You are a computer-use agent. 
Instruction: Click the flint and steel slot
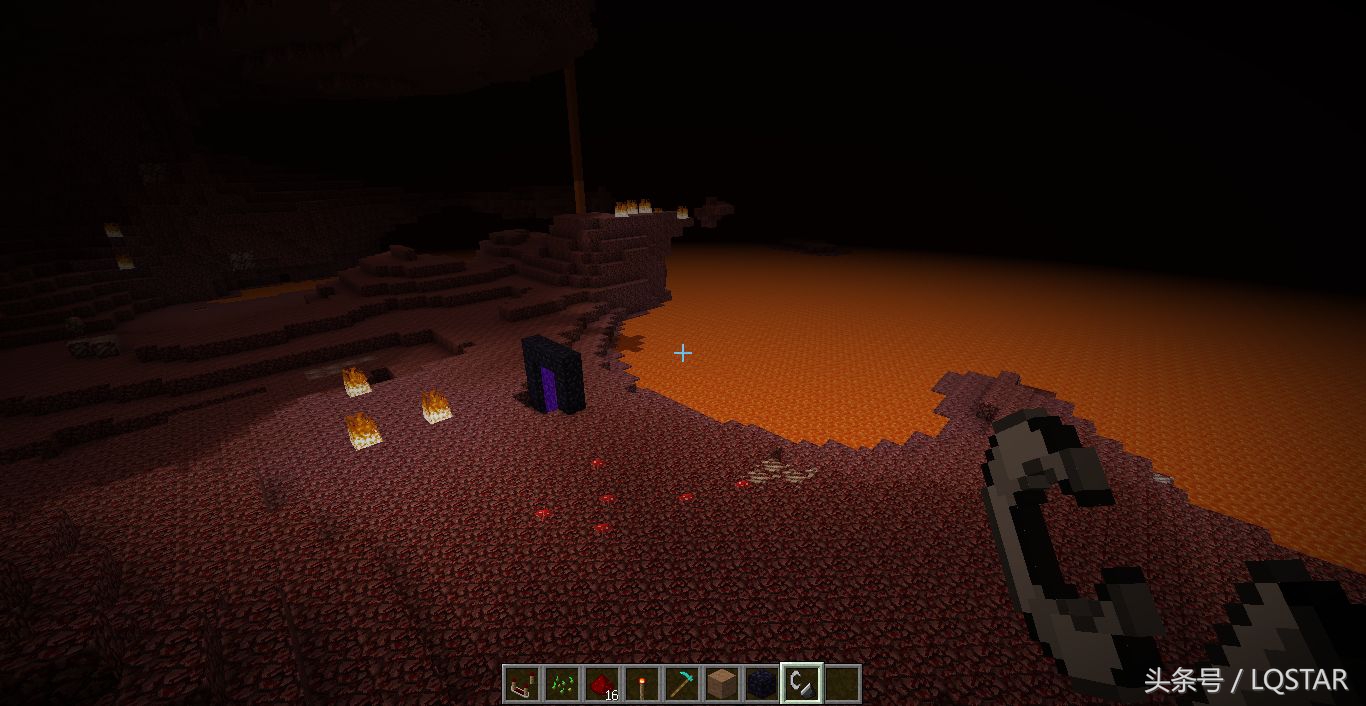click(x=801, y=684)
